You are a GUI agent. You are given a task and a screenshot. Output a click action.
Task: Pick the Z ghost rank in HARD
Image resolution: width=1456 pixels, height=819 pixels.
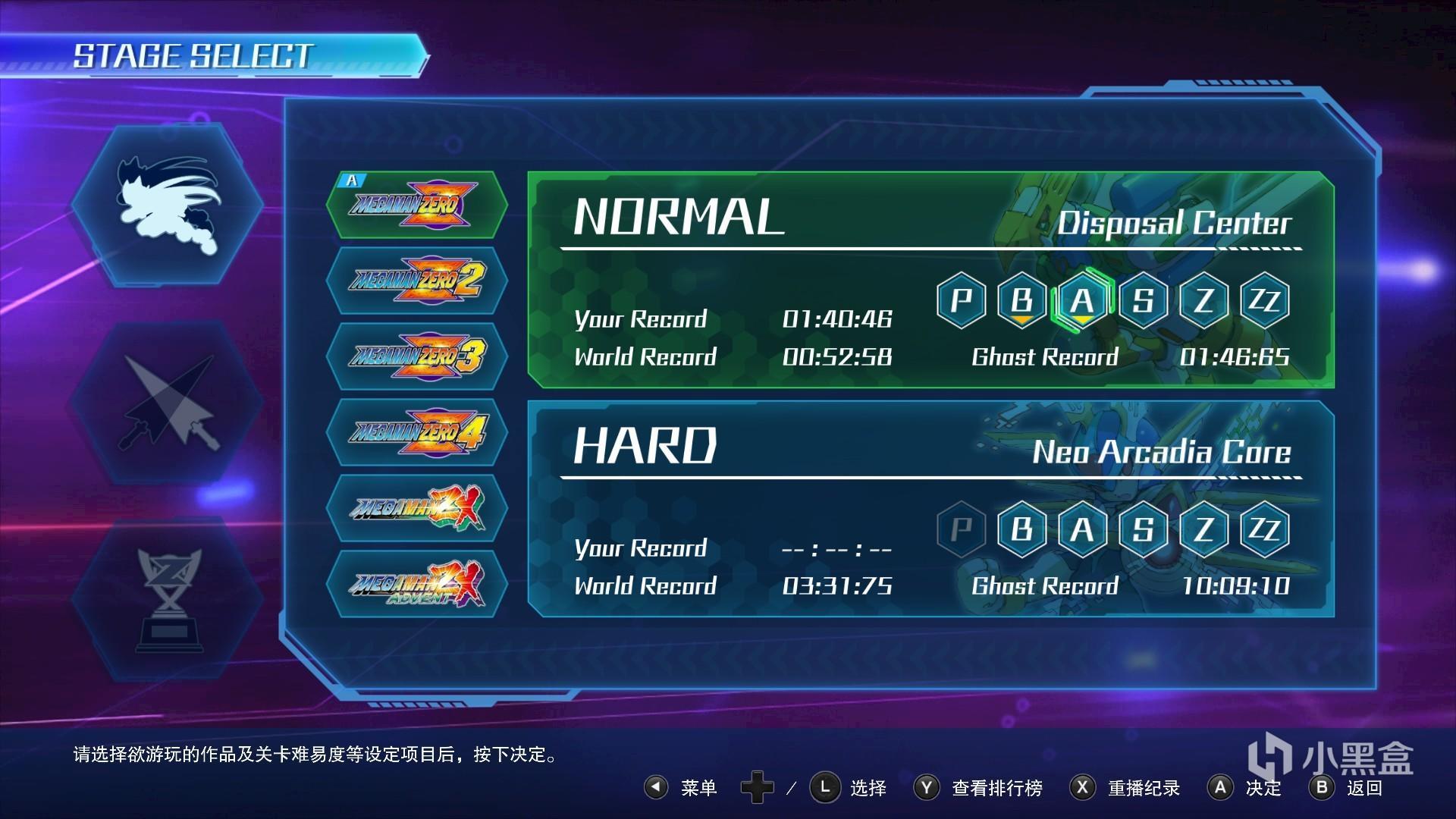coord(1203,529)
